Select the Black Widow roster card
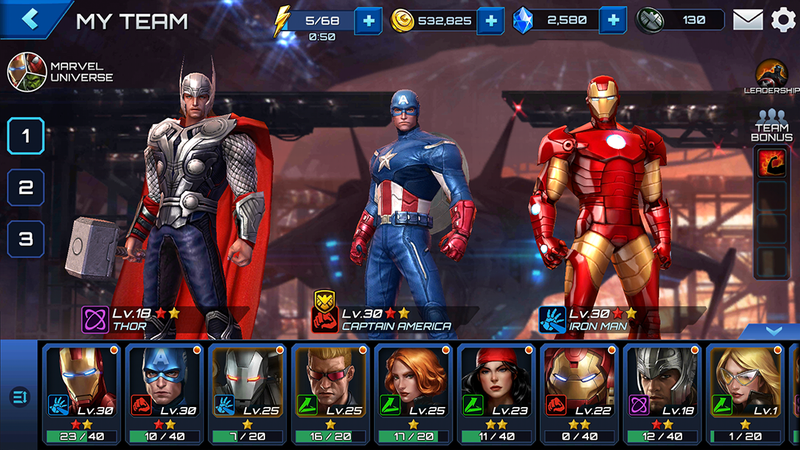 coord(412,393)
